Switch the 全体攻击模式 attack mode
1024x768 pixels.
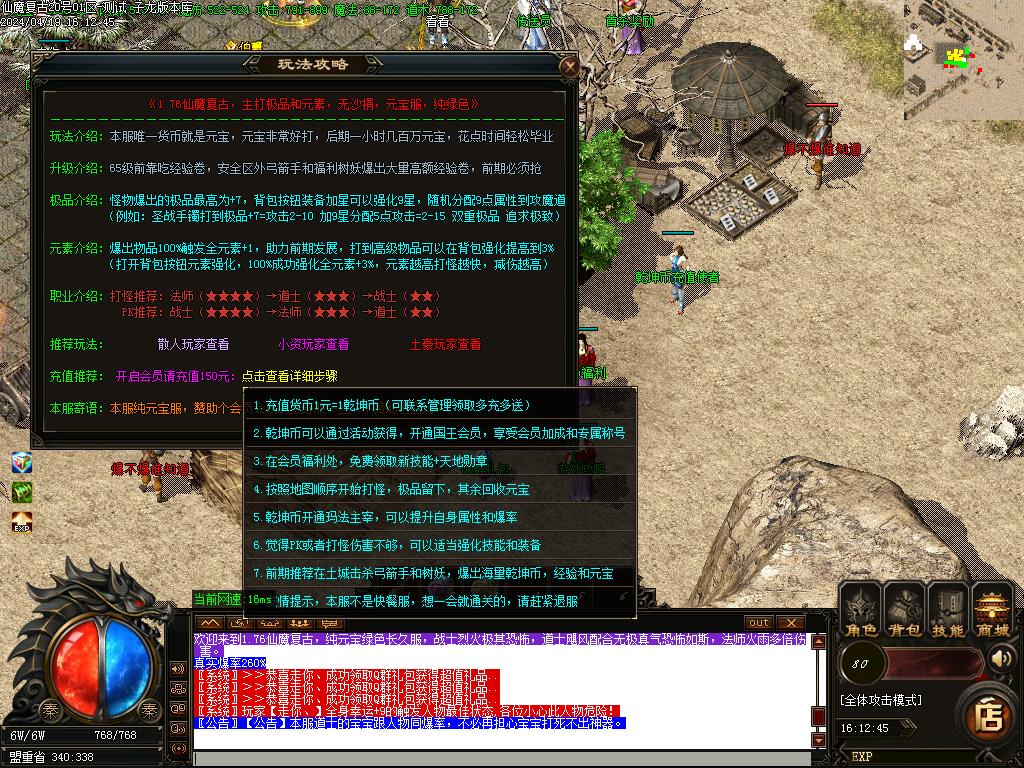click(x=880, y=700)
